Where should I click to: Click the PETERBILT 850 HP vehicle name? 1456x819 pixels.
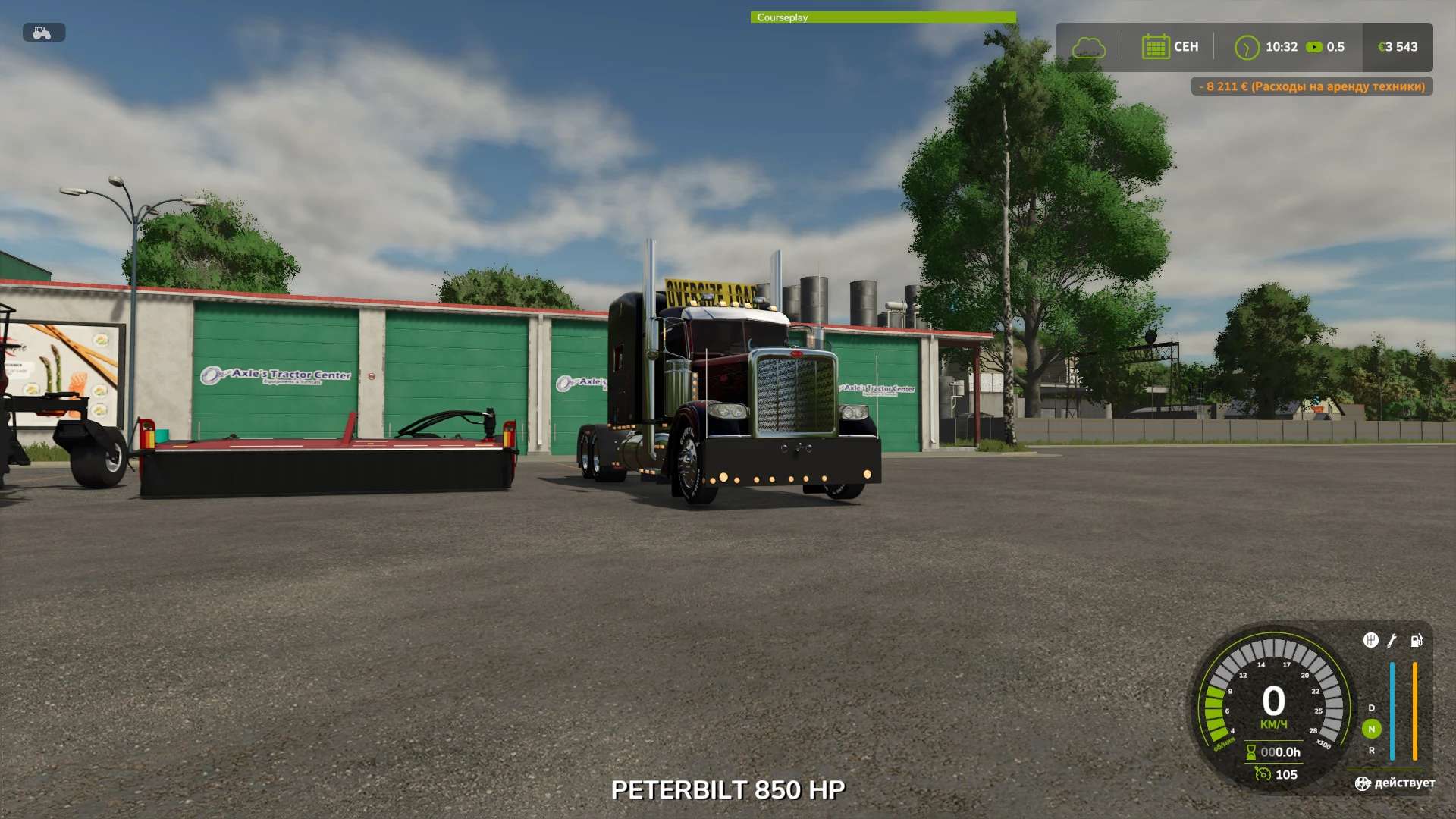(729, 789)
